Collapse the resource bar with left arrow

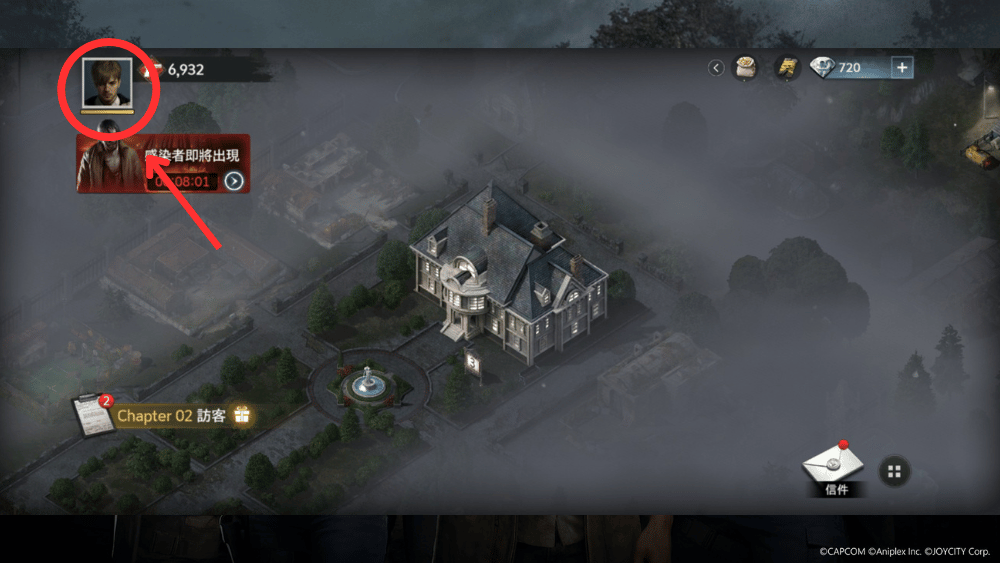716,68
